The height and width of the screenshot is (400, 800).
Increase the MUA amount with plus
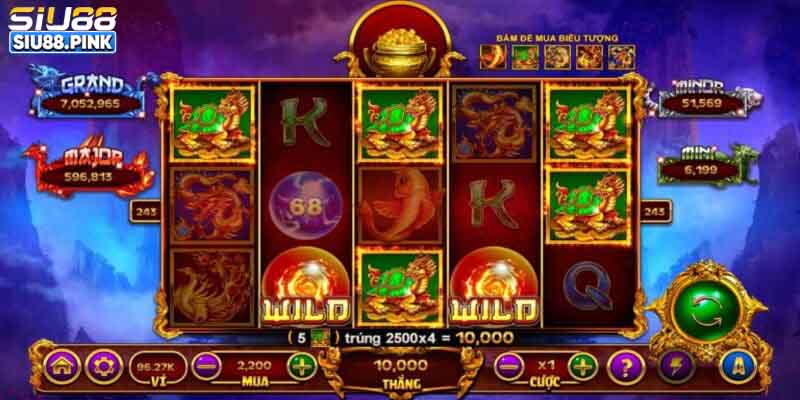tap(301, 365)
